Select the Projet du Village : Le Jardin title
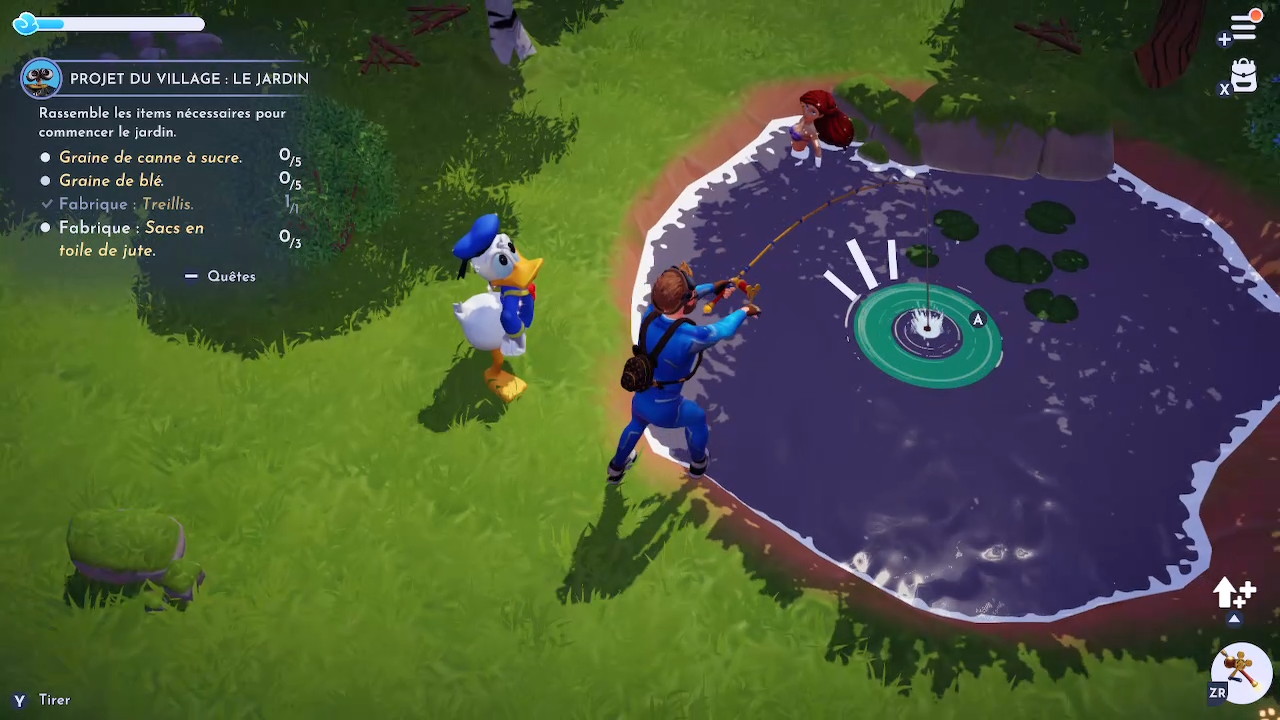 189,79
